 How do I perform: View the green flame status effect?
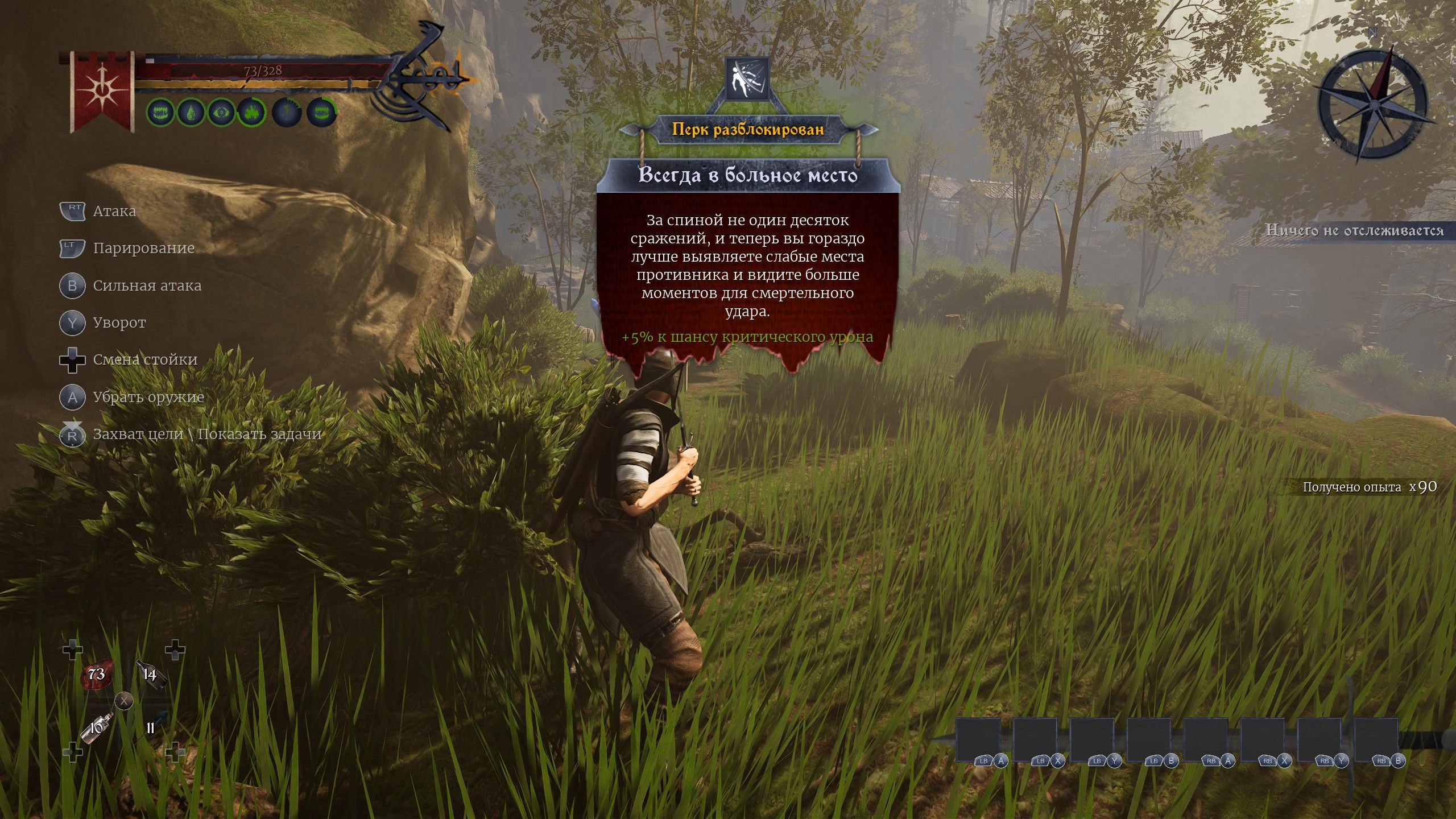pyautogui.click(x=251, y=112)
